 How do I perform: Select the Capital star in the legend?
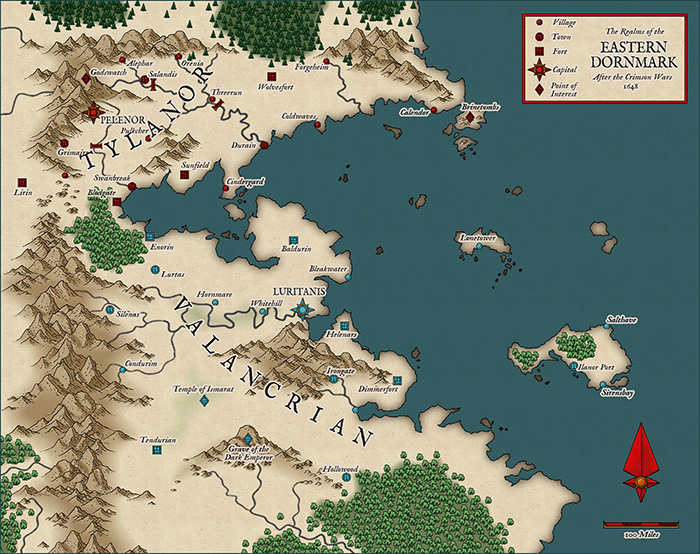coord(540,69)
